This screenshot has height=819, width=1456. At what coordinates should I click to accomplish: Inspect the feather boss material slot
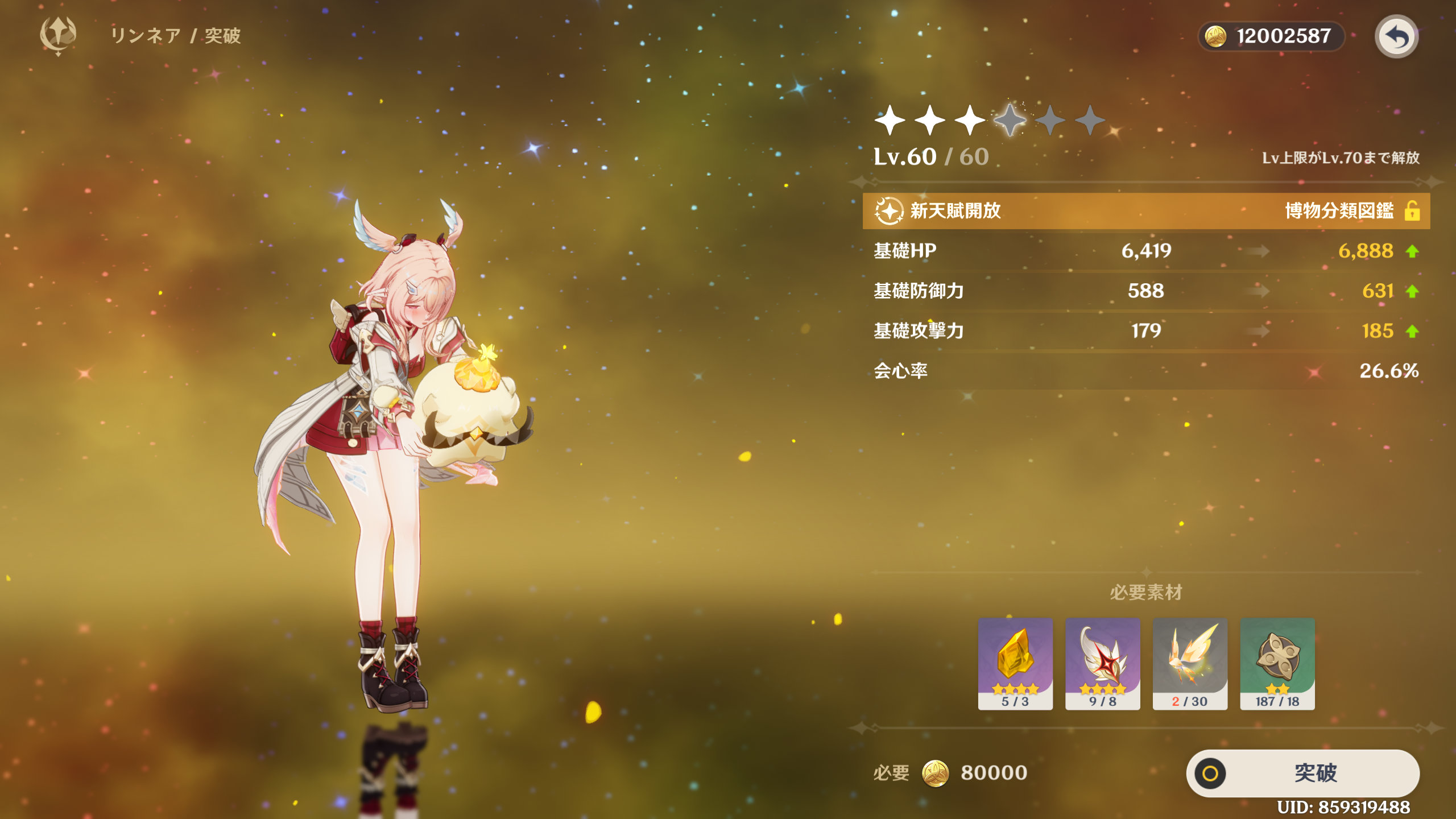pyautogui.click(x=1102, y=663)
